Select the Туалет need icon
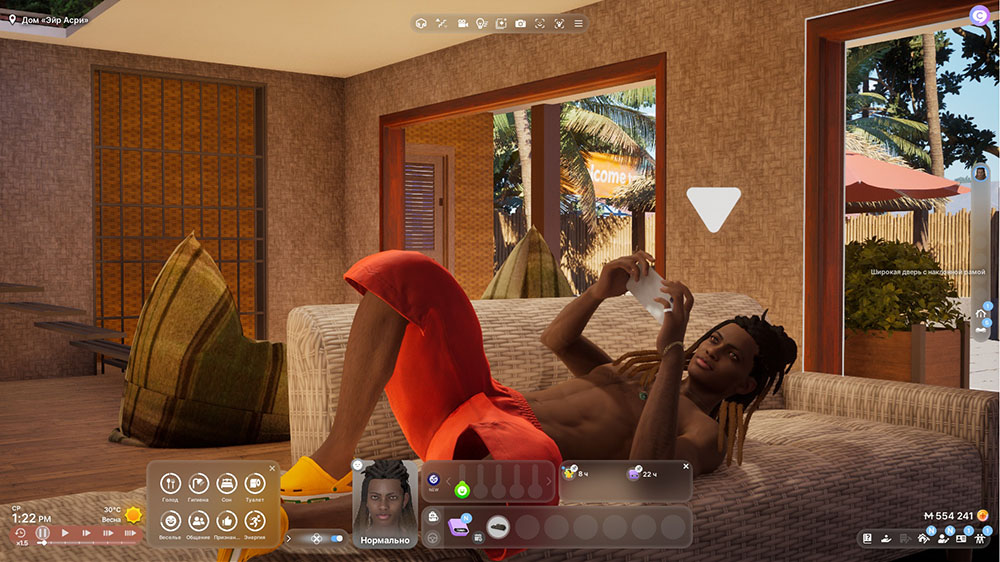This screenshot has width=1000, height=562. coord(254,485)
